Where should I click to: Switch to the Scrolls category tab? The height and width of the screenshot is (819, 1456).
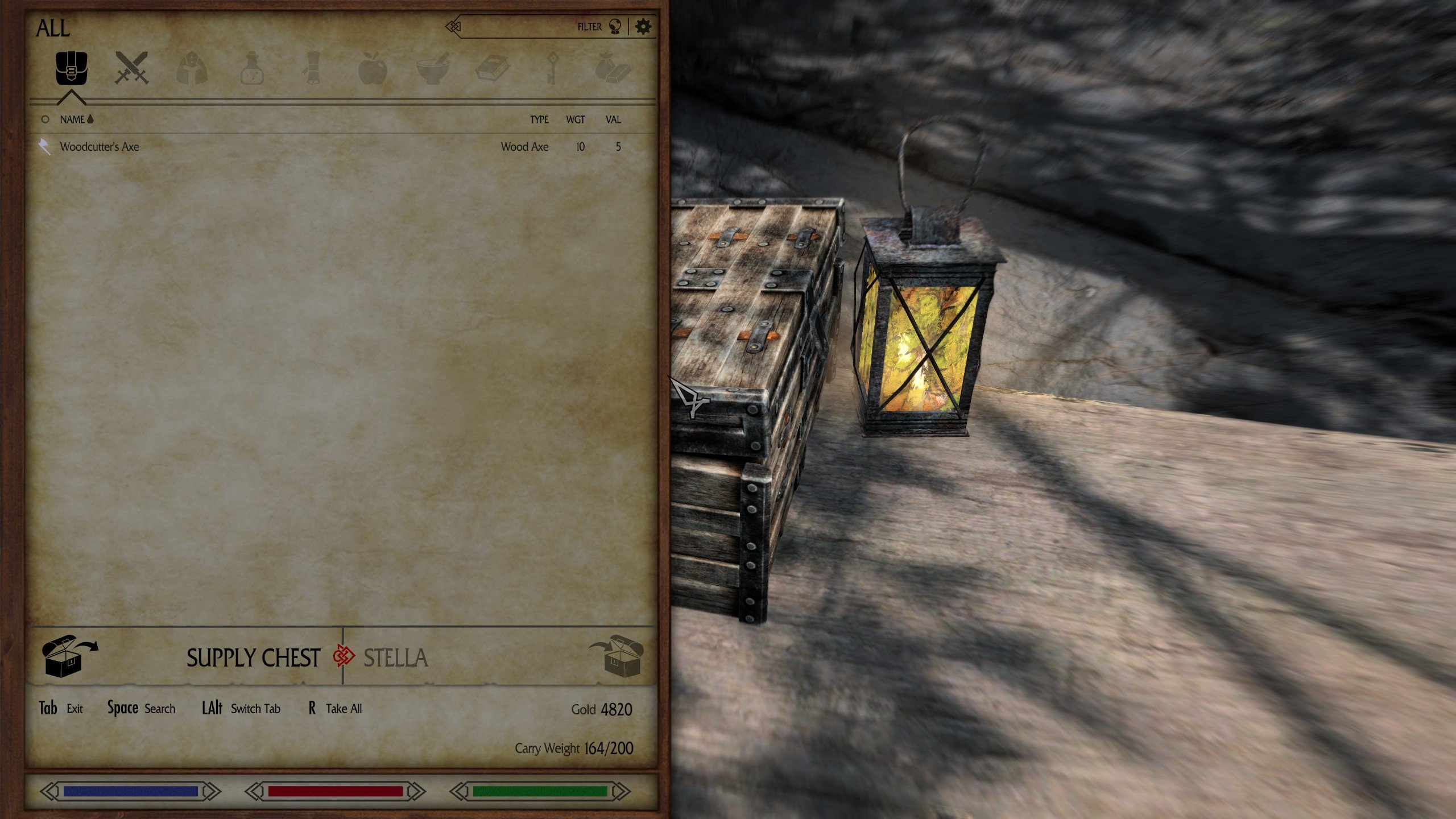pos(312,68)
